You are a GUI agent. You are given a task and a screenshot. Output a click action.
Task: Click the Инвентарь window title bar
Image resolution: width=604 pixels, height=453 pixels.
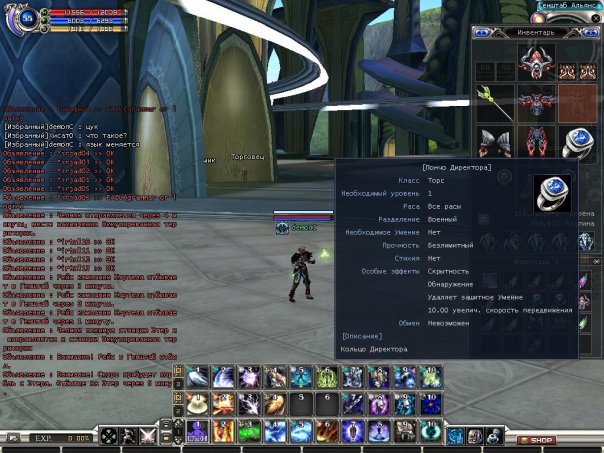pyautogui.click(x=536, y=32)
